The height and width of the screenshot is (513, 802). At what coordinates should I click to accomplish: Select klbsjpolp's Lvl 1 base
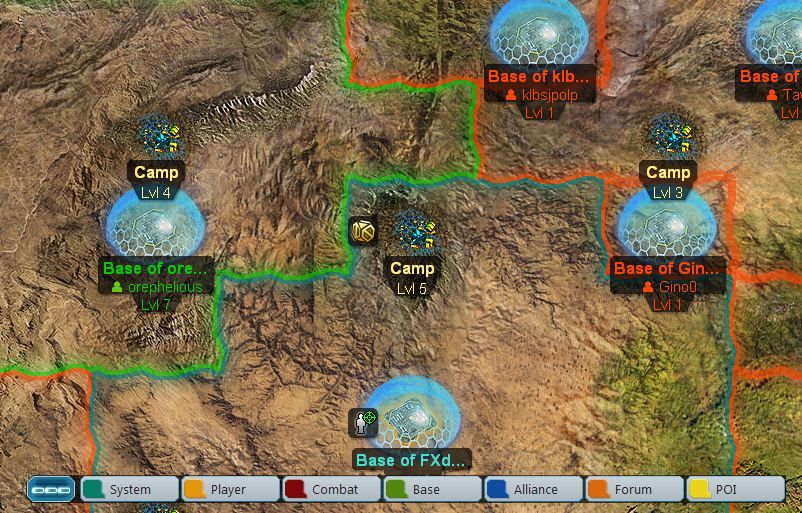point(538,35)
